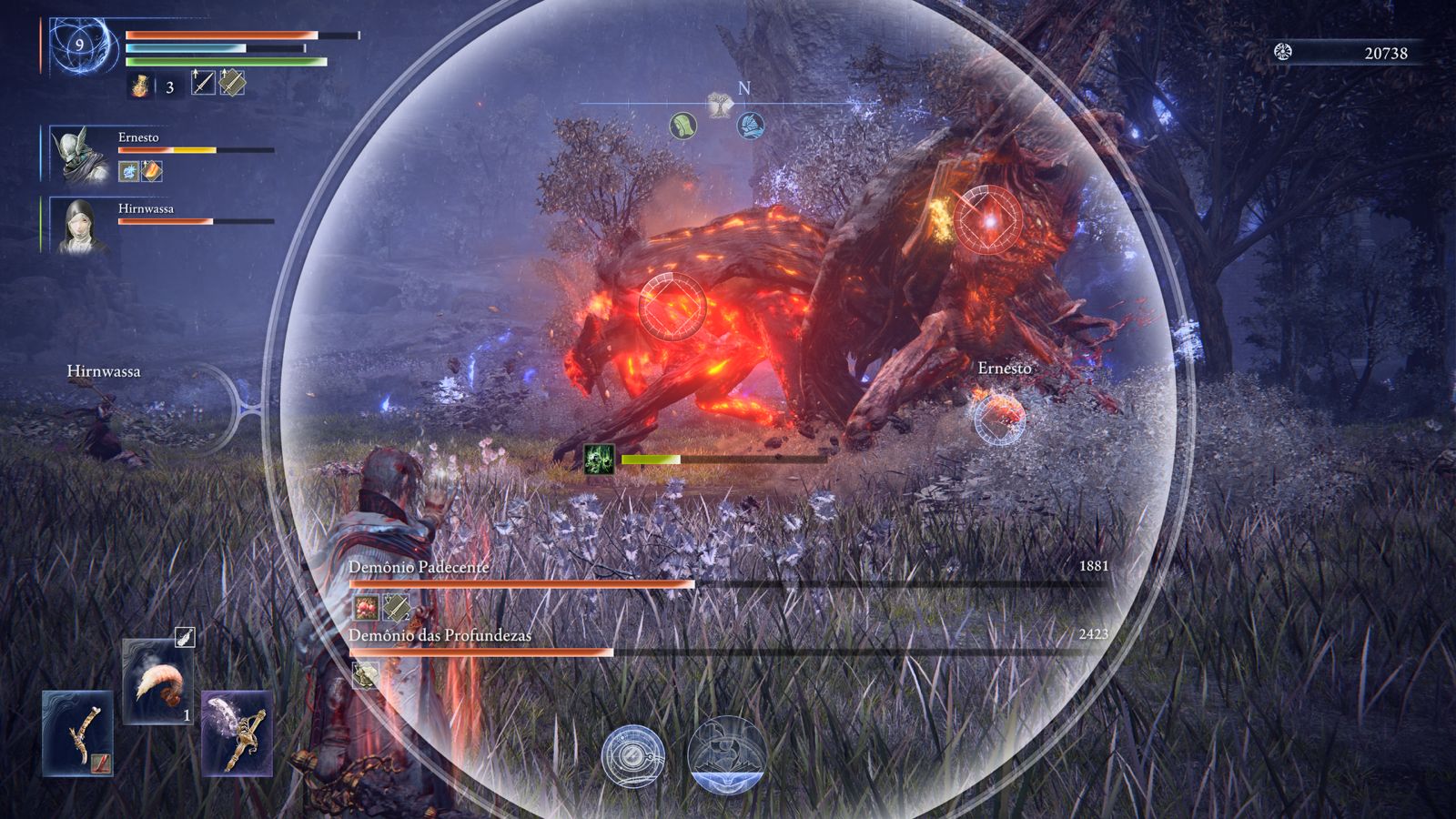
Task: Click the rune currency icon
Action: tap(1283, 52)
